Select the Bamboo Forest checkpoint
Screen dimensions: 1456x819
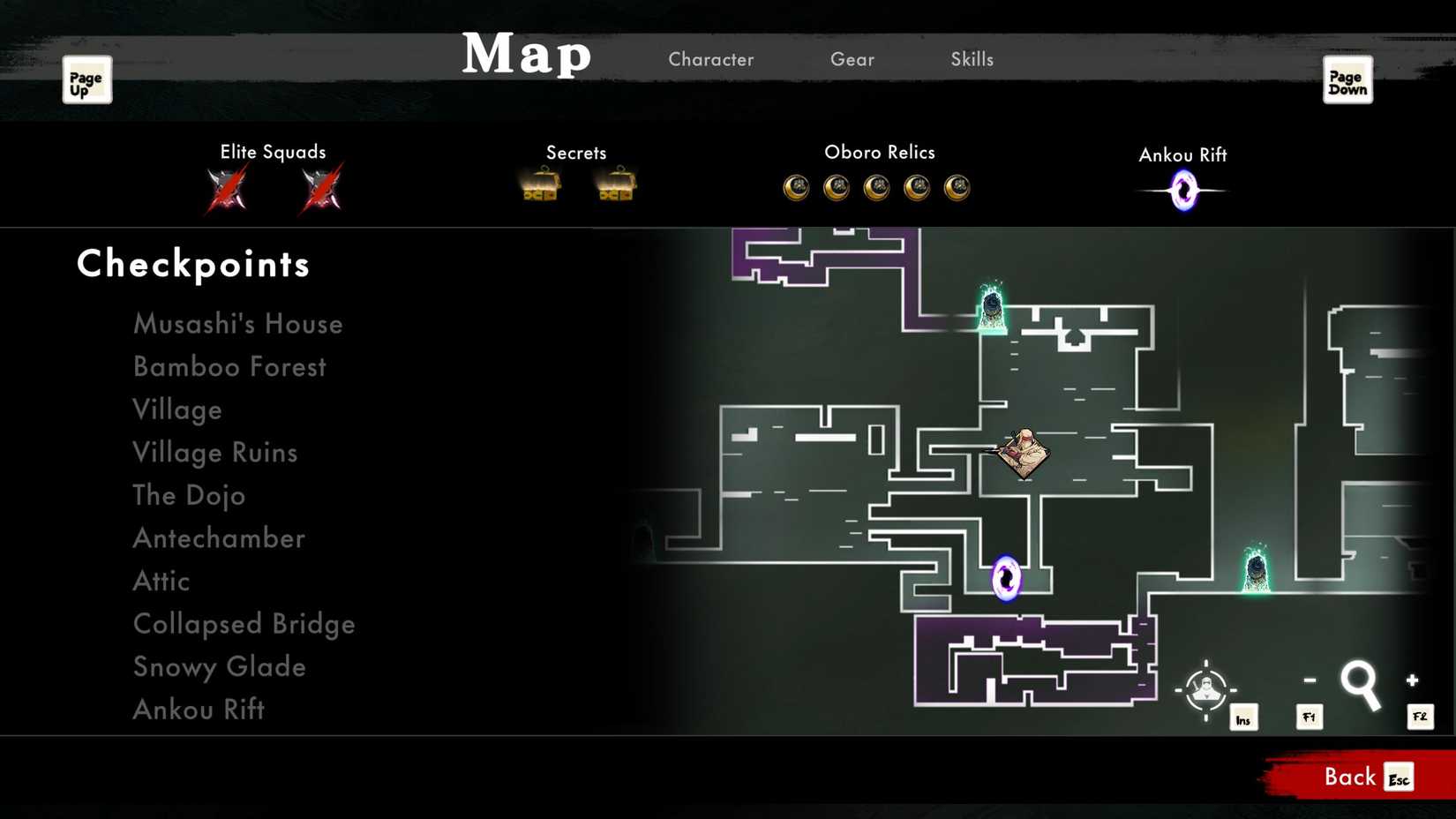(x=229, y=366)
